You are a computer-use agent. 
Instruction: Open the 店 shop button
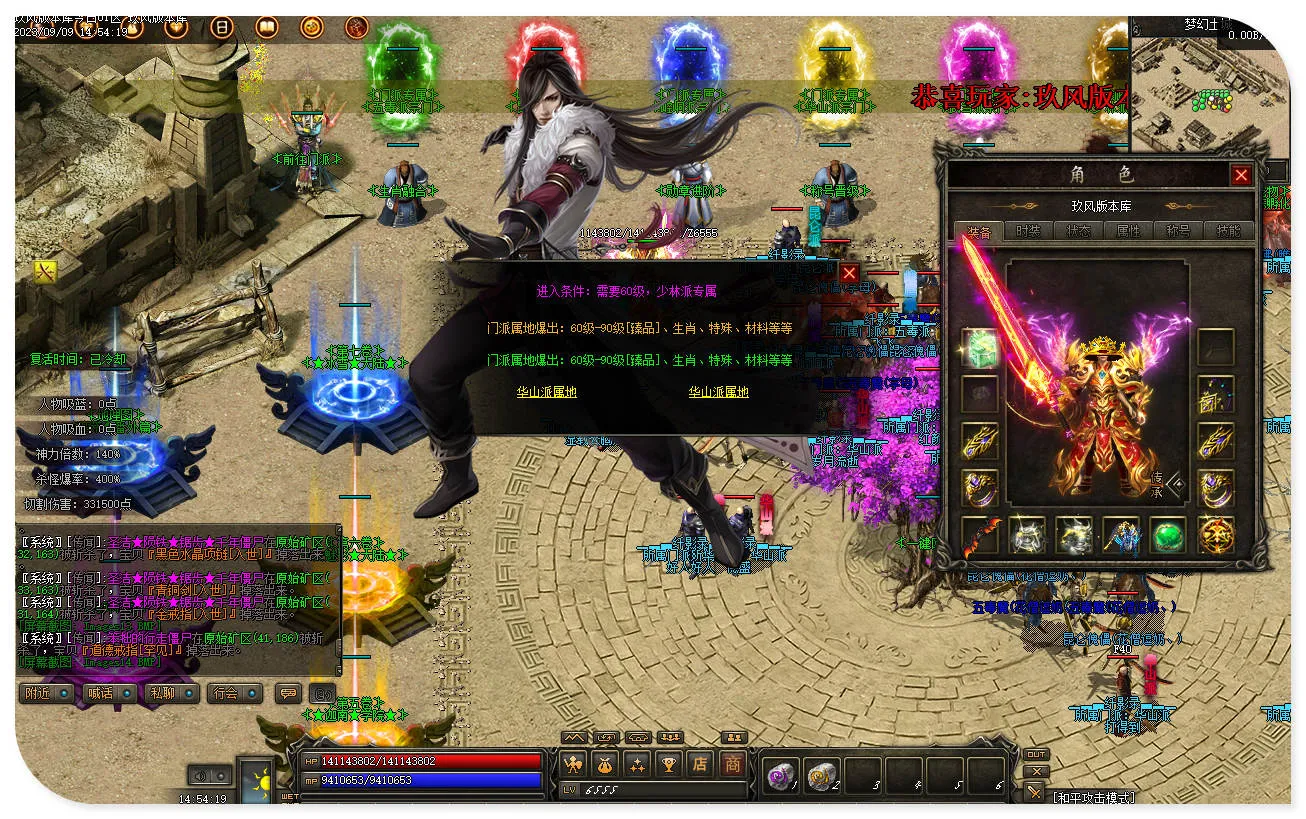(700, 765)
